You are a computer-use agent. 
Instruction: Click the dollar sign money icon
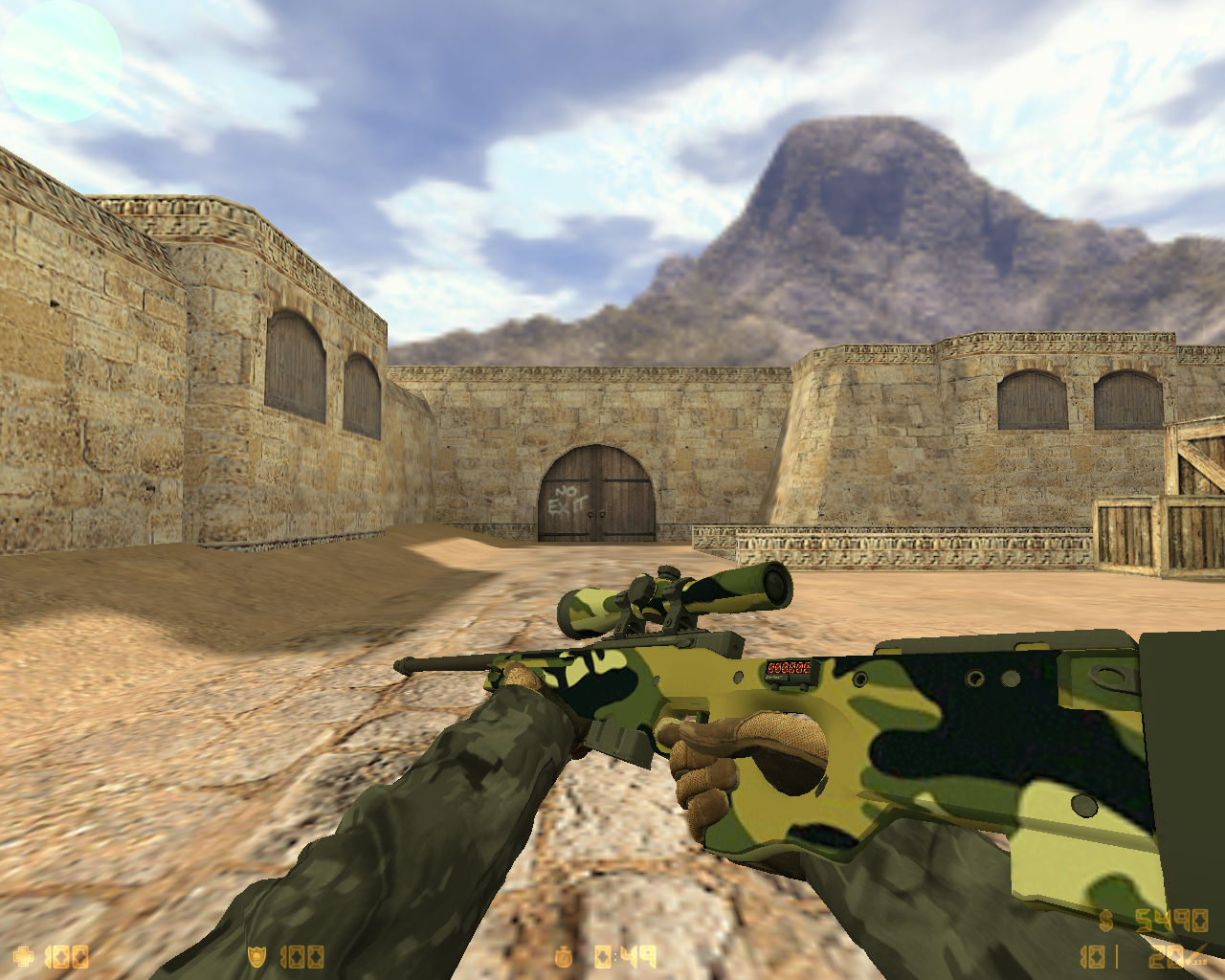pyautogui.click(x=1105, y=921)
